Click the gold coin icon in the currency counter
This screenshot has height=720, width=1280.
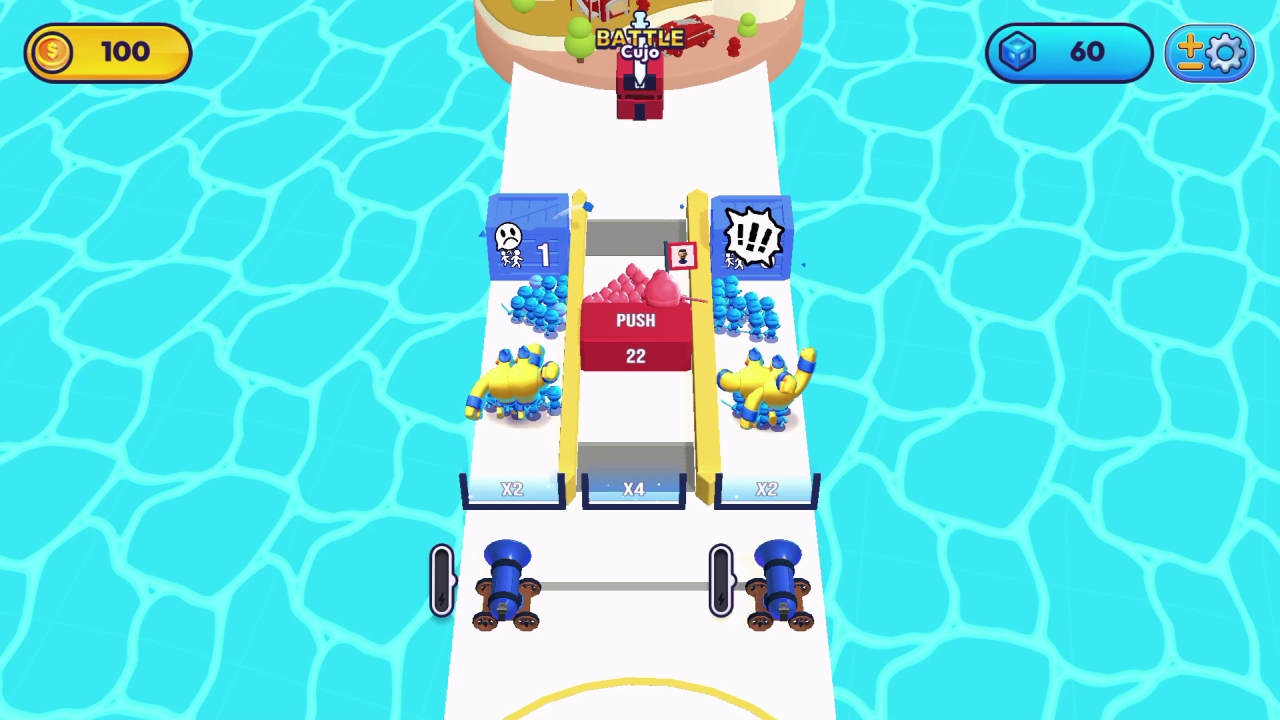coord(51,52)
